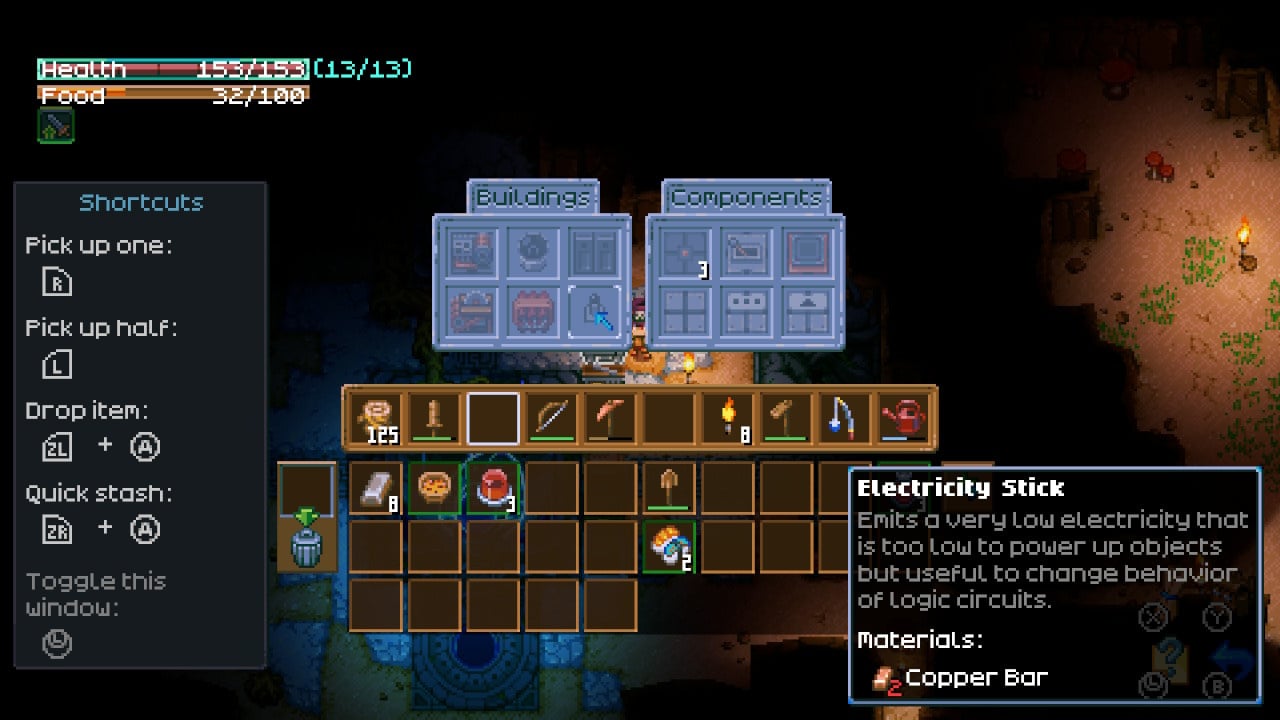Select the red-bordered square component recipe
The height and width of the screenshot is (720, 1280).
(x=807, y=254)
